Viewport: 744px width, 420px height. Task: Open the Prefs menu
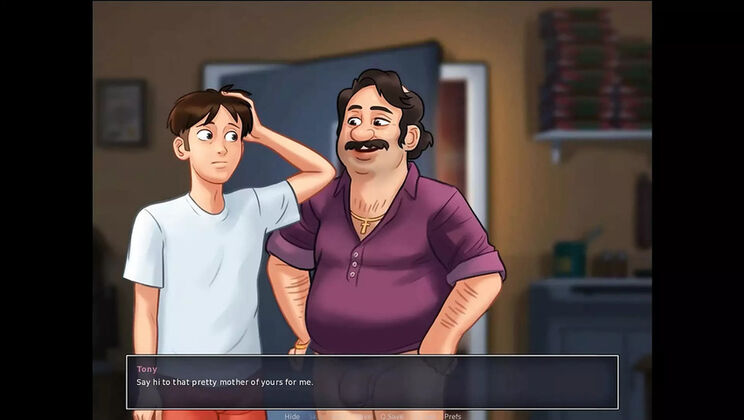(452, 415)
